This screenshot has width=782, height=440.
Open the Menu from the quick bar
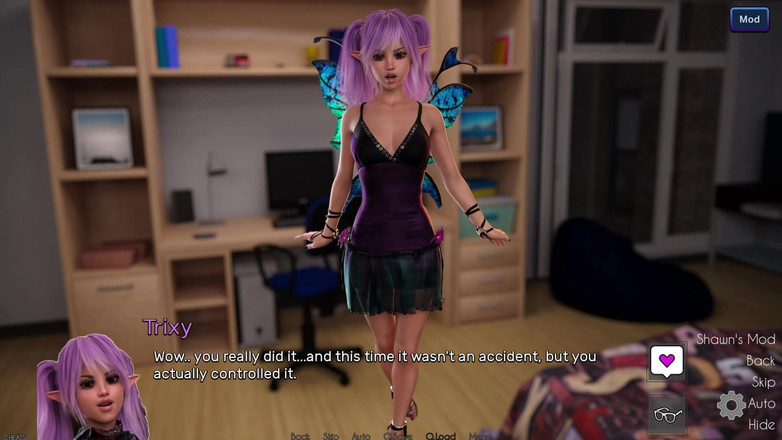coord(482,436)
